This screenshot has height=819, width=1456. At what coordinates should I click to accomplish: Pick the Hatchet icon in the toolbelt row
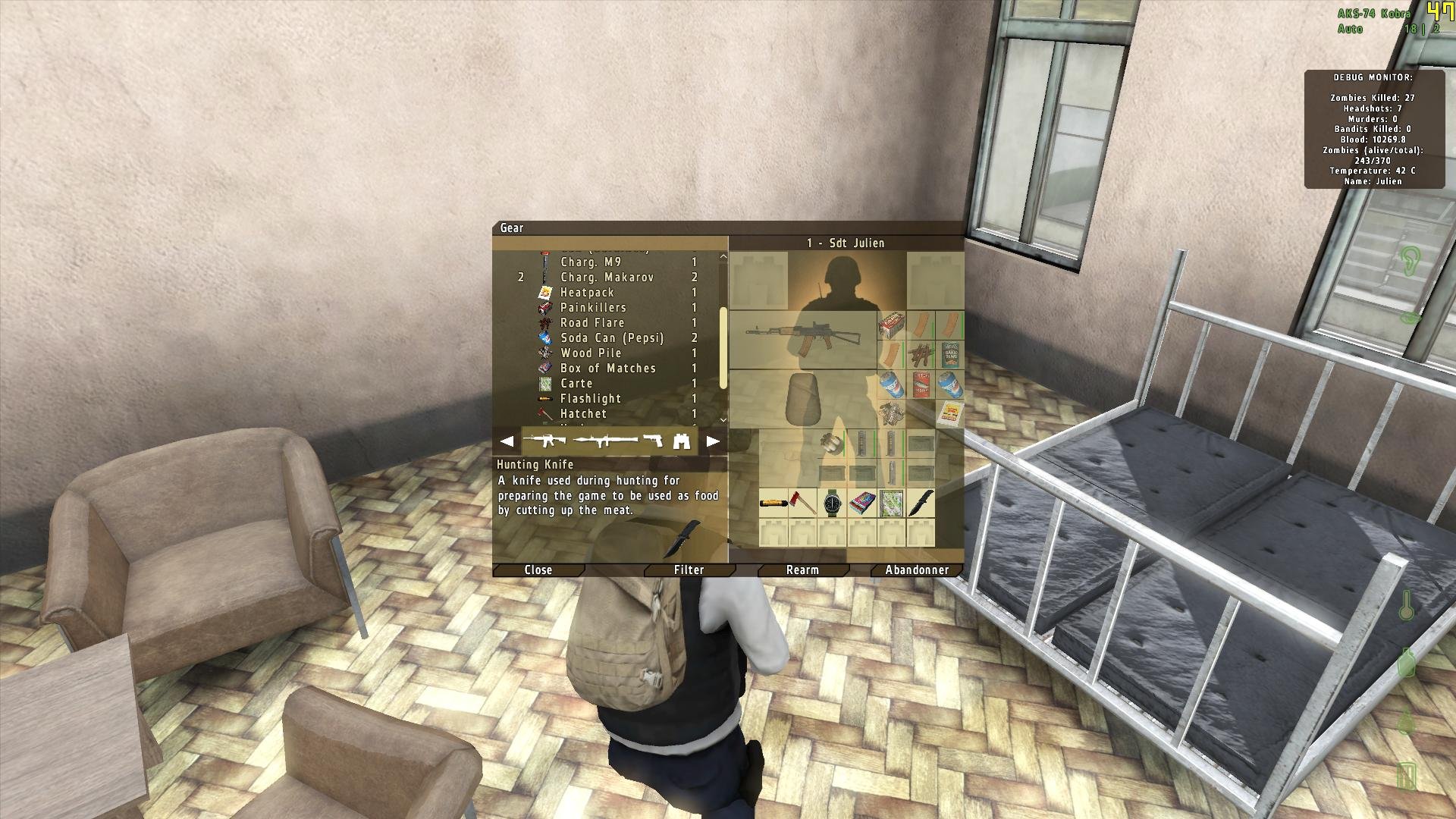click(801, 501)
